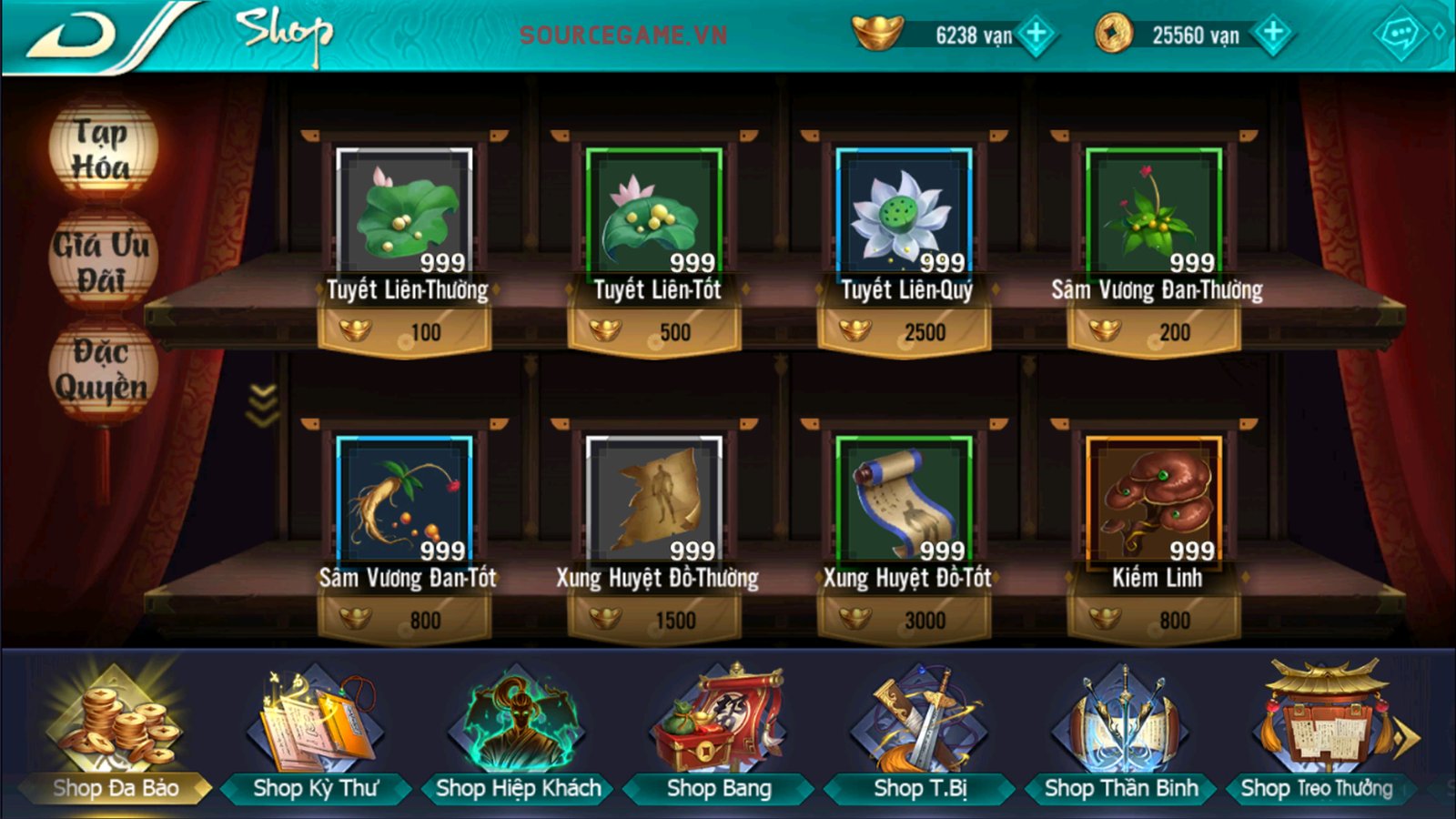
Task: Choose the Tuyết Liên-Quý white lotus
Action: pos(905,214)
